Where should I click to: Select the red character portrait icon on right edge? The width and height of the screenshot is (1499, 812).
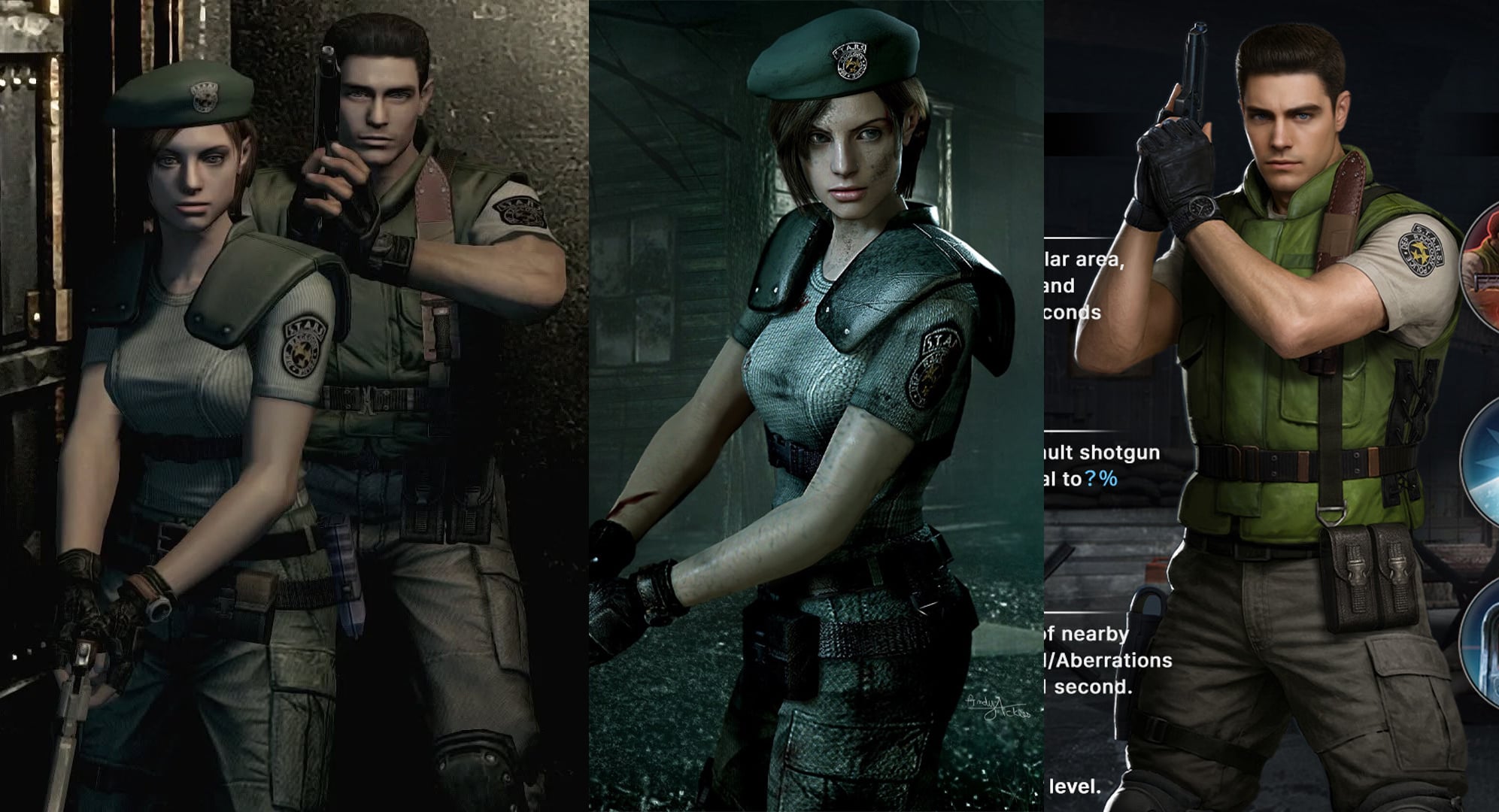click(x=1494, y=265)
